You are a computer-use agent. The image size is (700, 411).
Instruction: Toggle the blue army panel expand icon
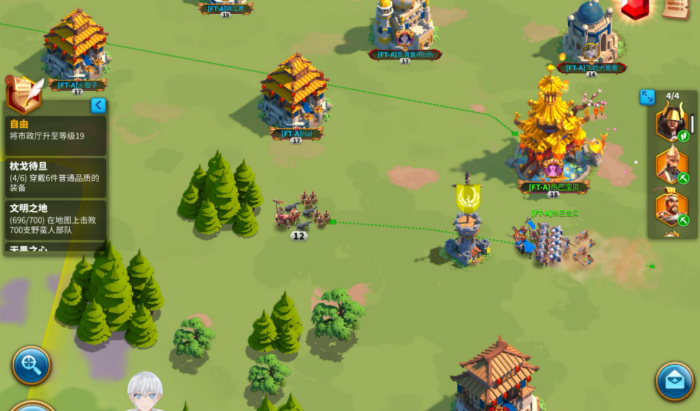[x=647, y=97]
